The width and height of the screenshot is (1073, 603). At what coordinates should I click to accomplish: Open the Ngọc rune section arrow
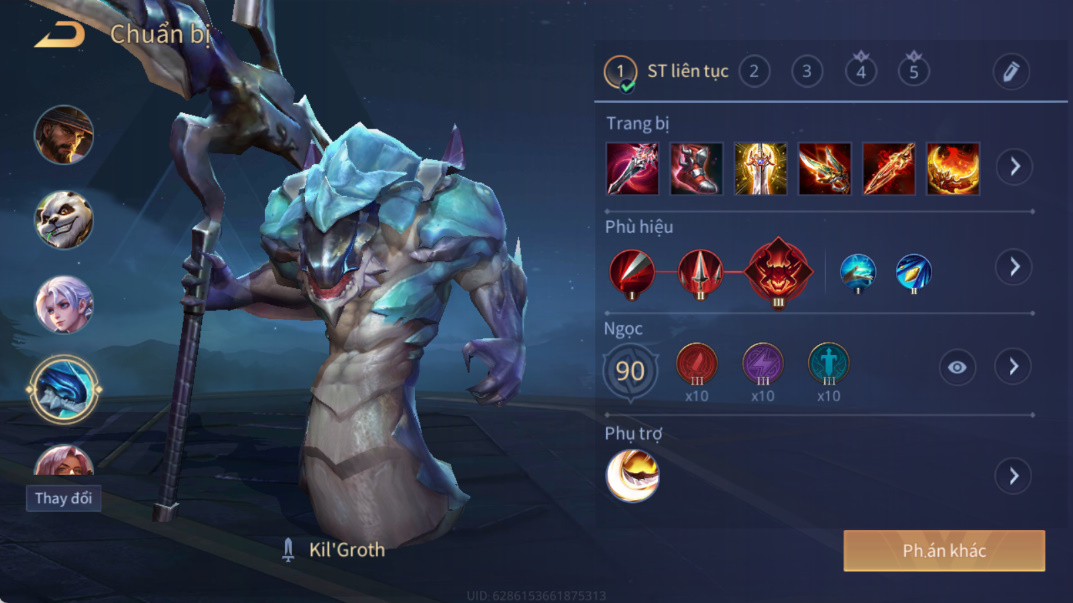tap(1014, 367)
